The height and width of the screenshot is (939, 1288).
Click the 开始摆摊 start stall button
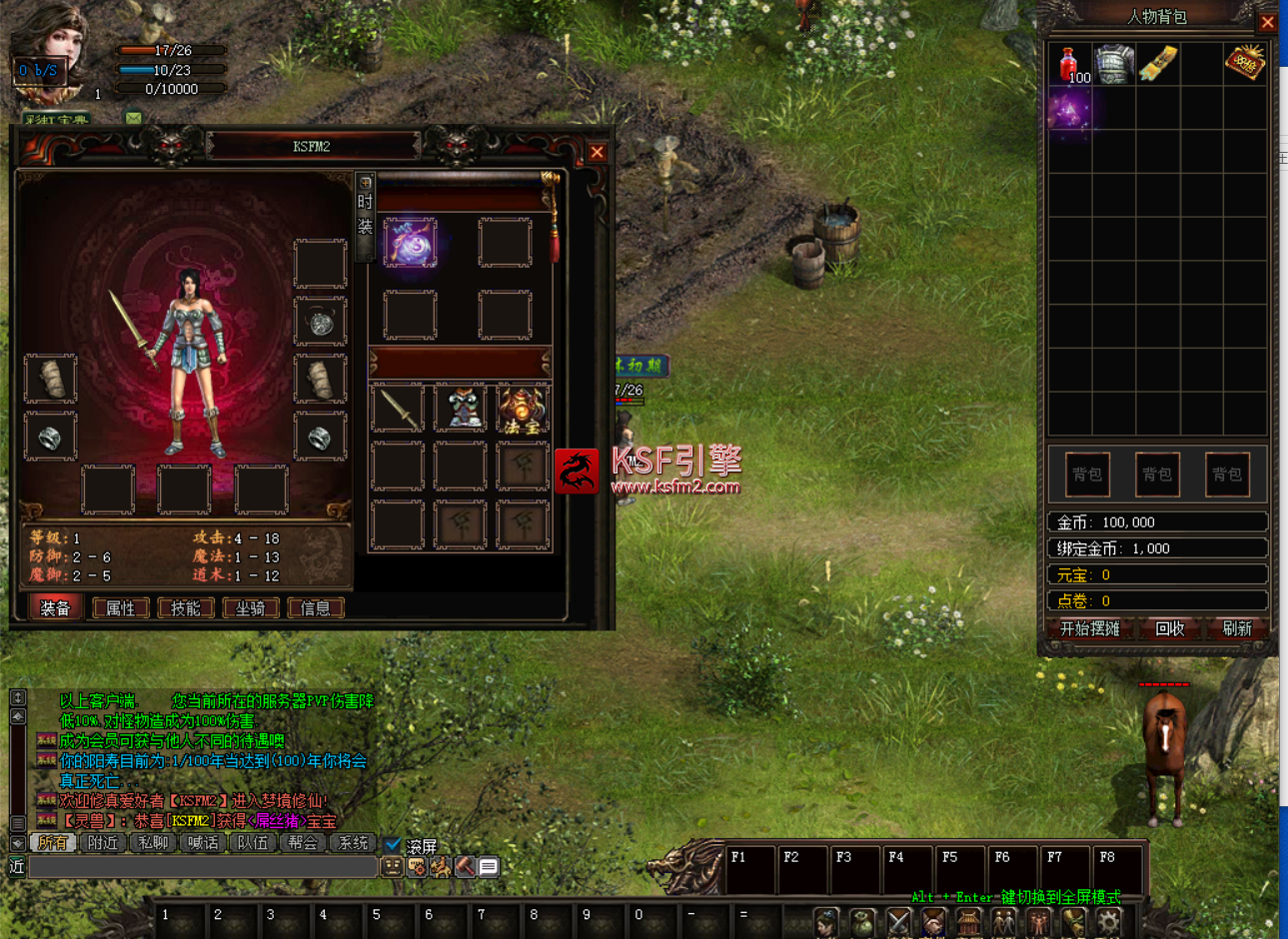1089,628
